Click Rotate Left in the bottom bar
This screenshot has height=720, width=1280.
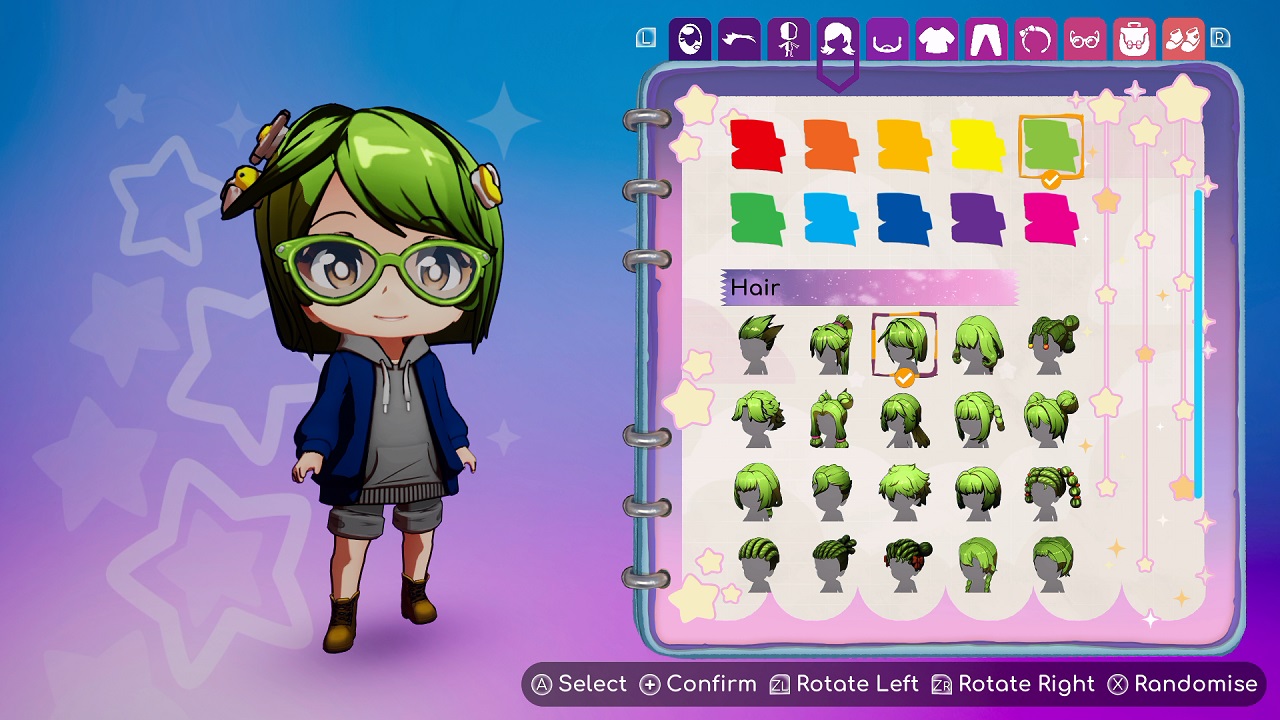tap(845, 685)
